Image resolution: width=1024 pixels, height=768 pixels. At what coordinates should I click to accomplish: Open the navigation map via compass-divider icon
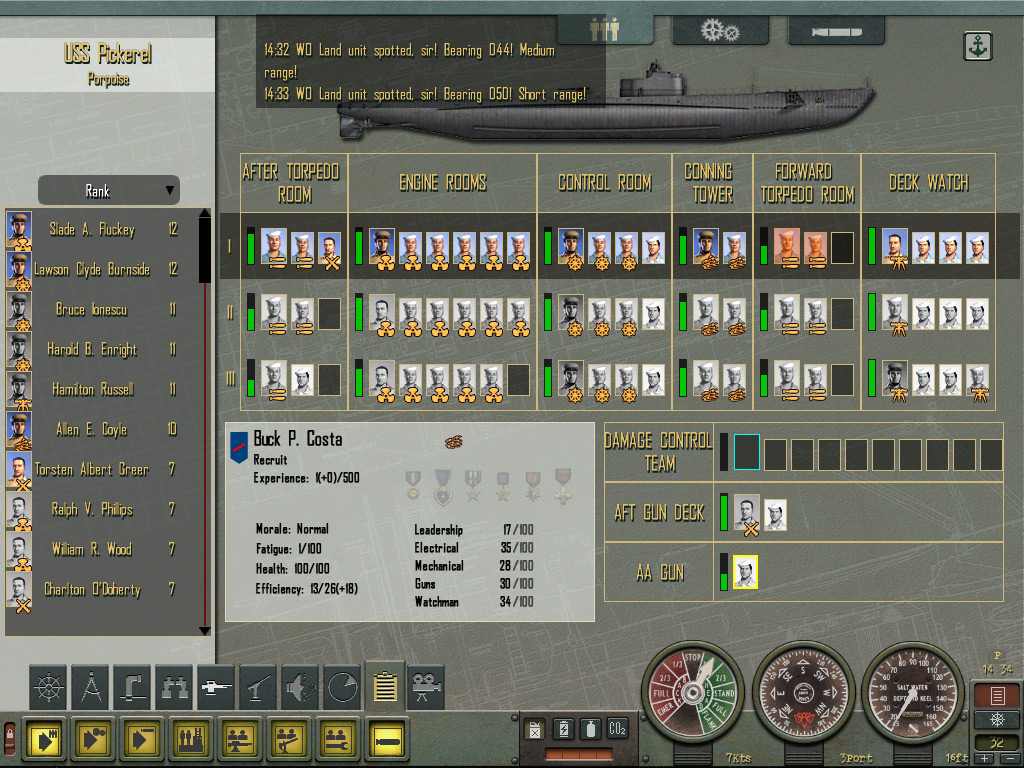pyautogui.click(x=90, y=687)
